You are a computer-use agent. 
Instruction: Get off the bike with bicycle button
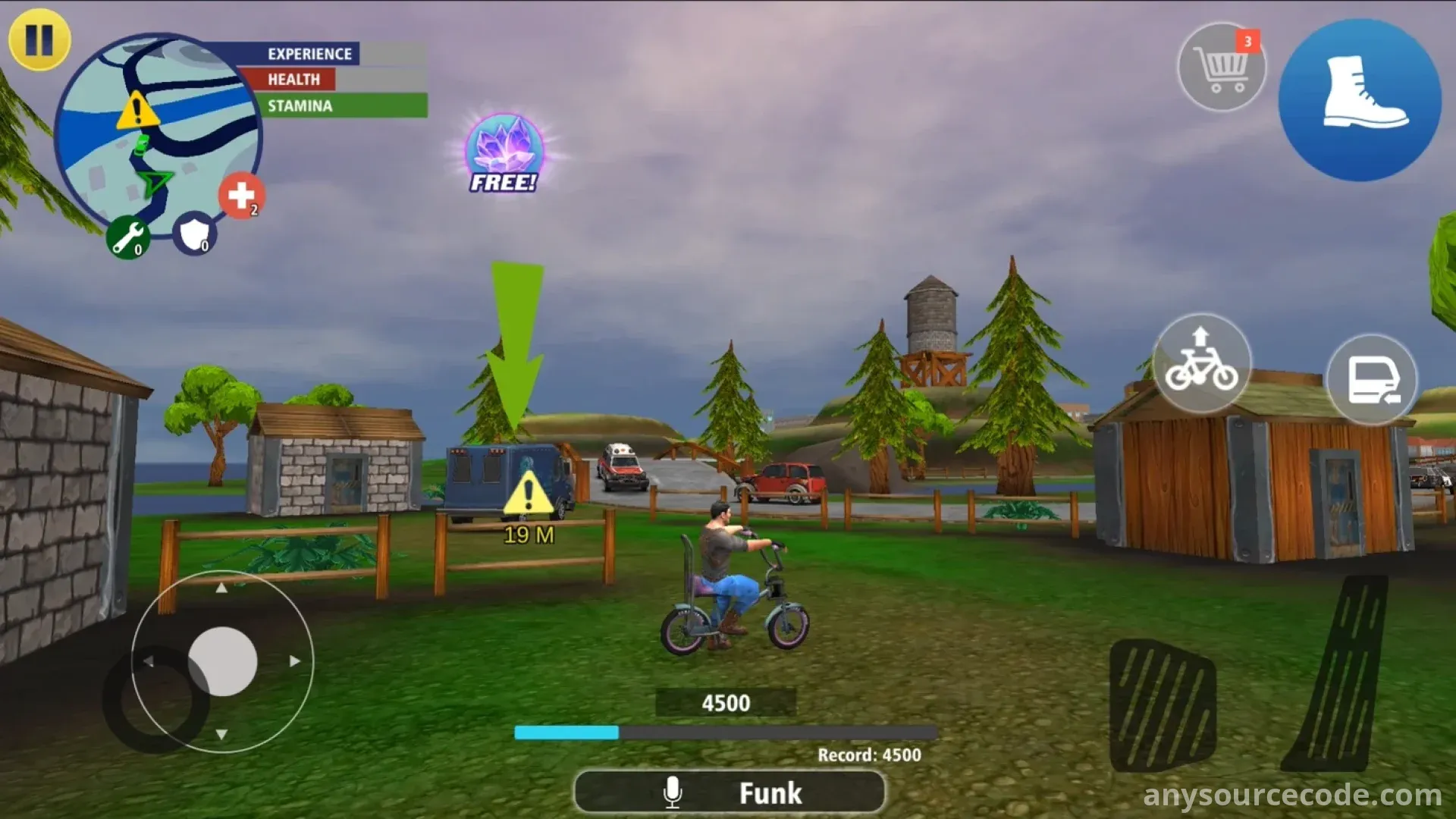(1201, 363)
